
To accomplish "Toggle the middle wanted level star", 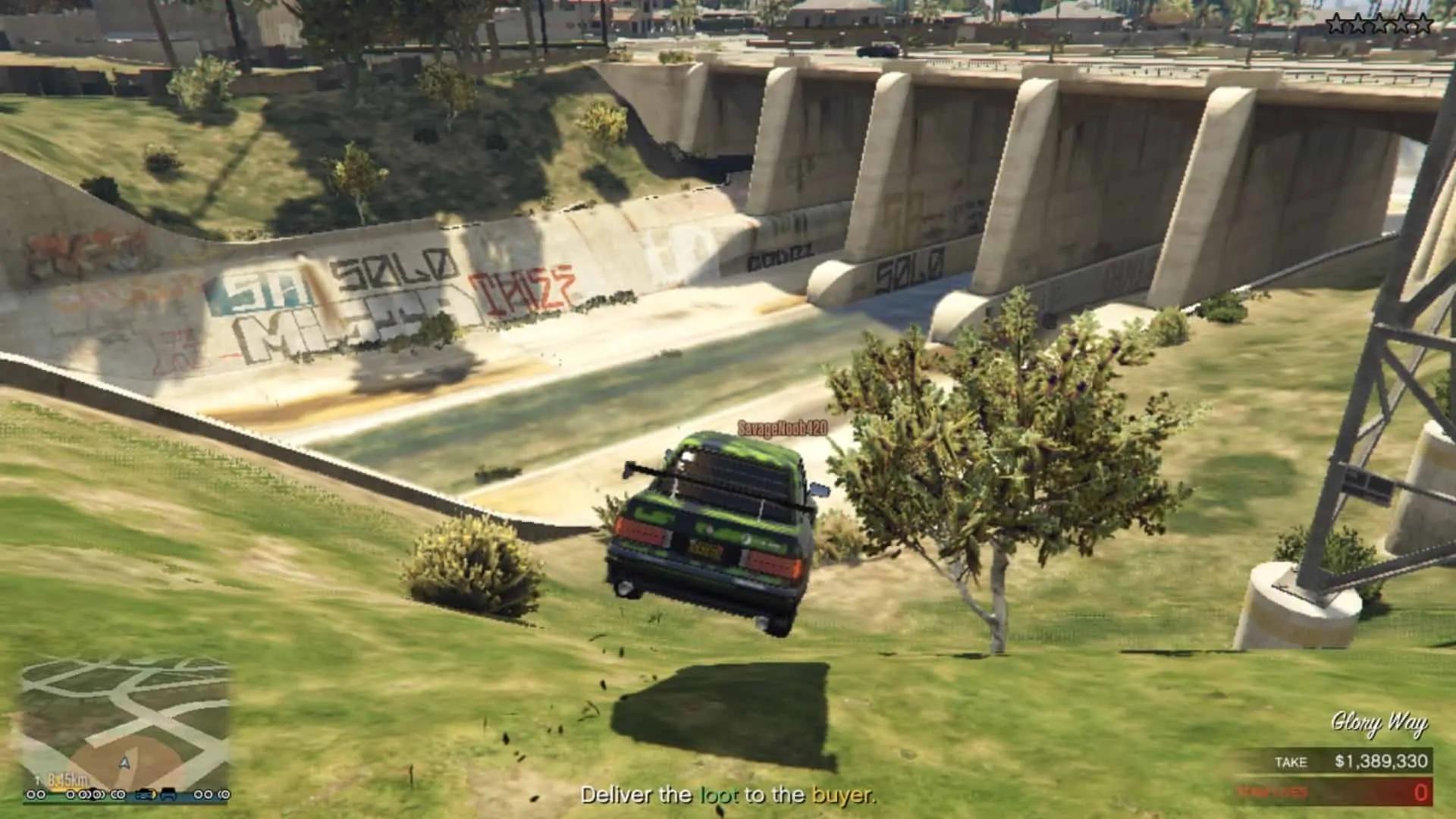I will 1379,23.
